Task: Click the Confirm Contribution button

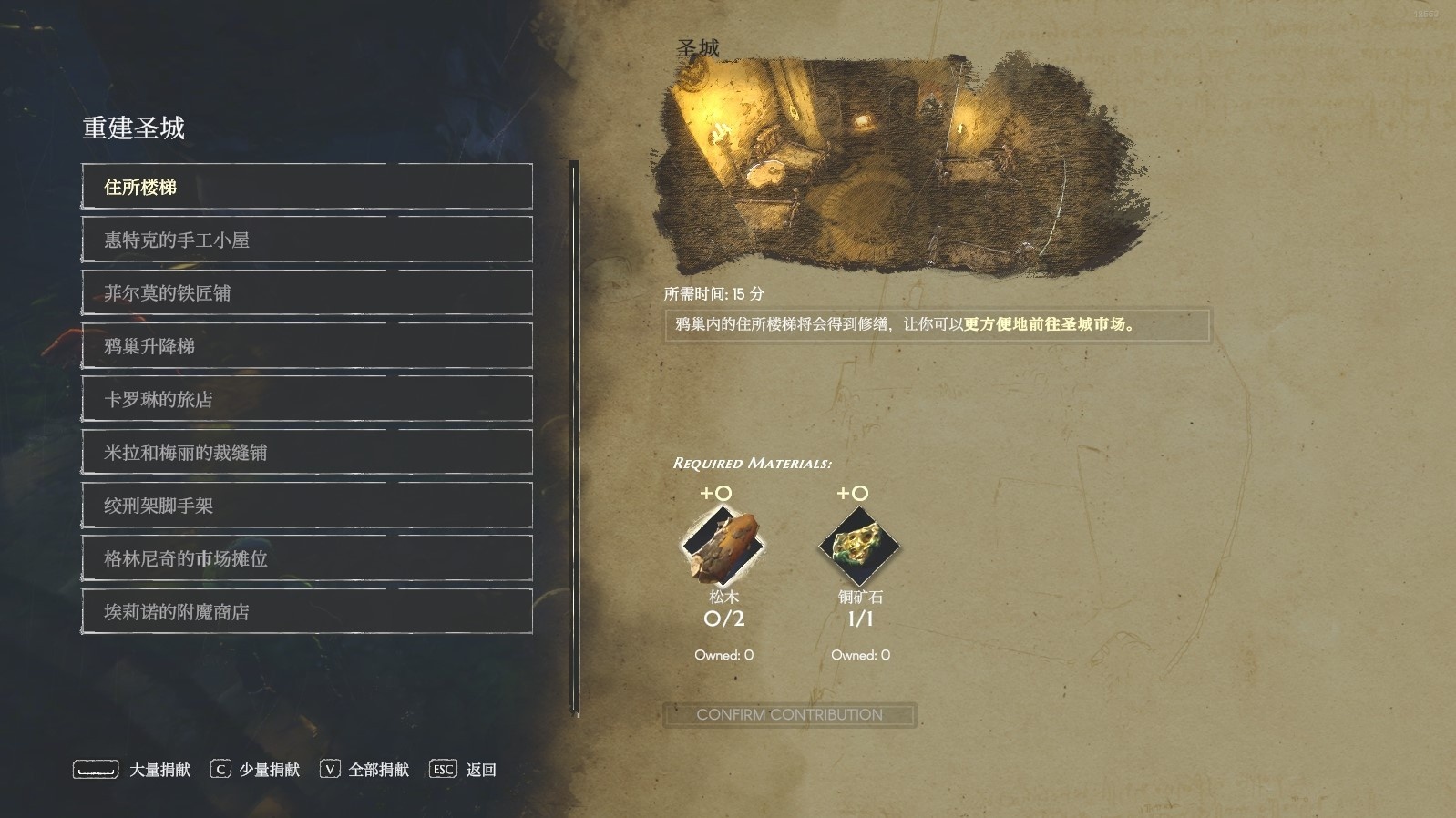Action: 789,715
